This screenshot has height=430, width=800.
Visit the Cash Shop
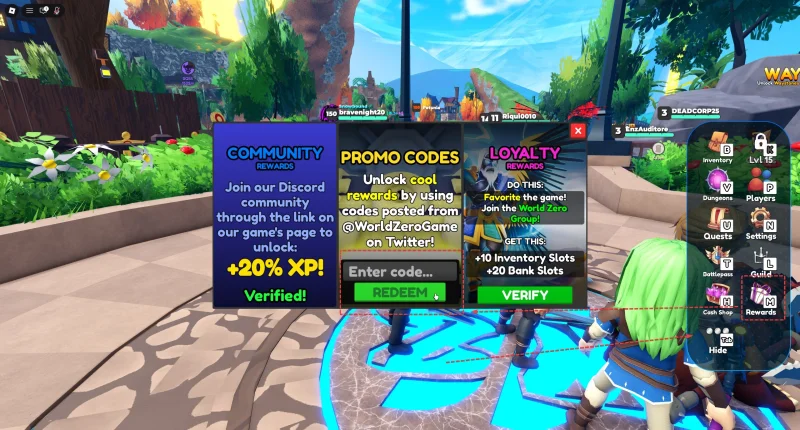click(718, 298)
